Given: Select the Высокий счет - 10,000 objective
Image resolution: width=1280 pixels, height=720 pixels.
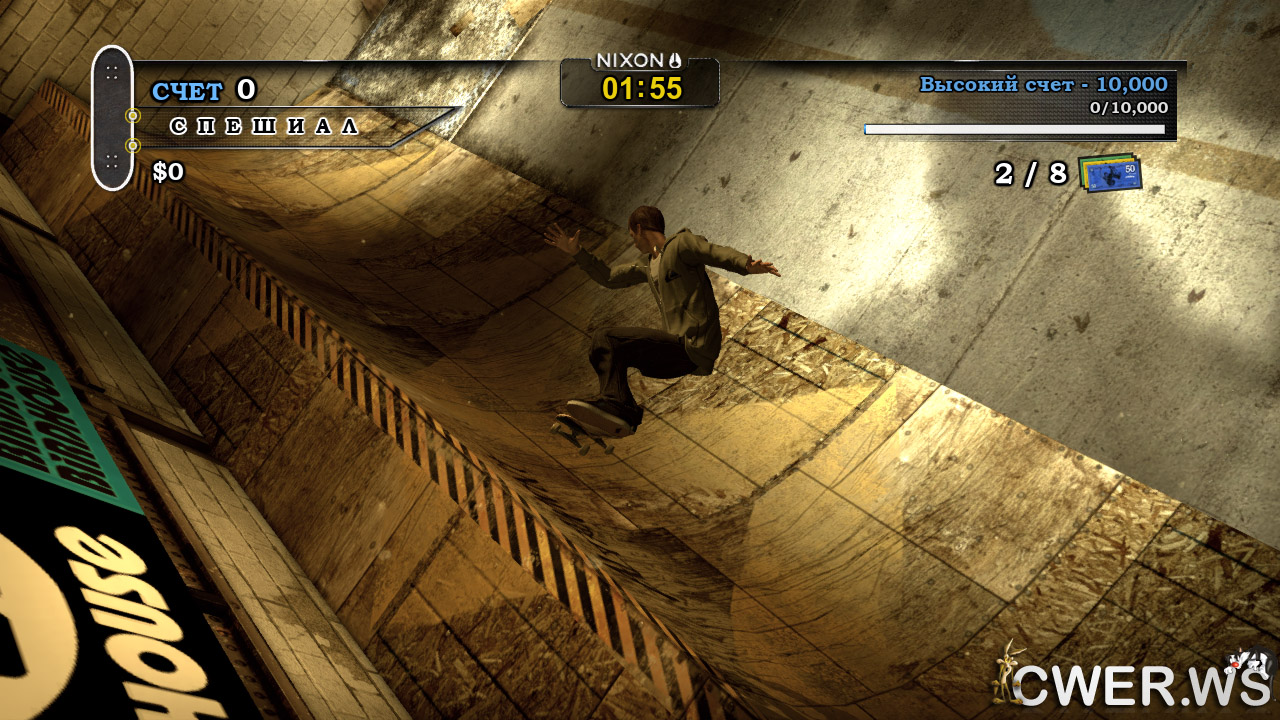Looking at the screenshot, I should pos(1043,85).
